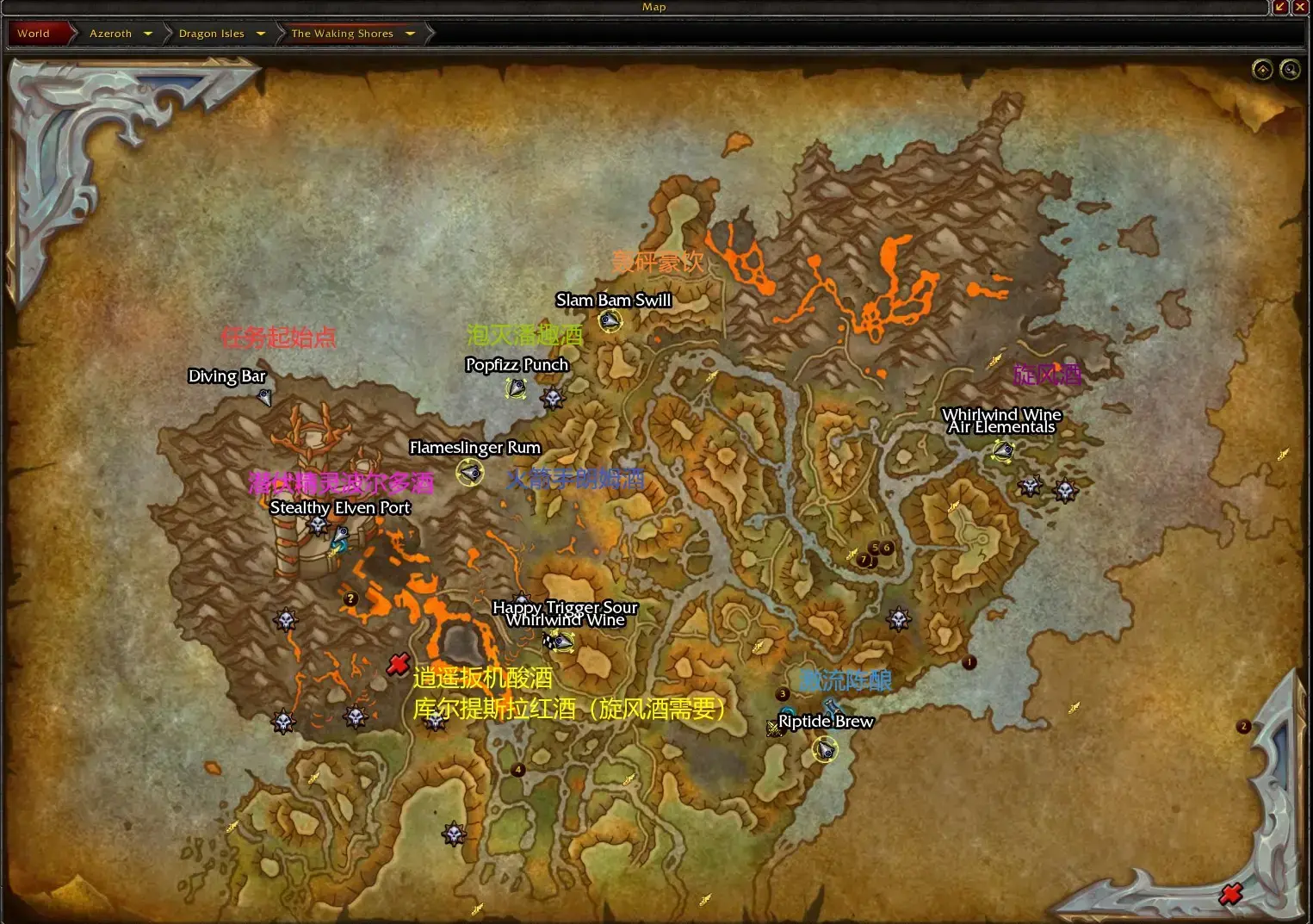The height and width of the screenshot is (924, 1313).
Task: Close the map window
Action: point(1300,7)
